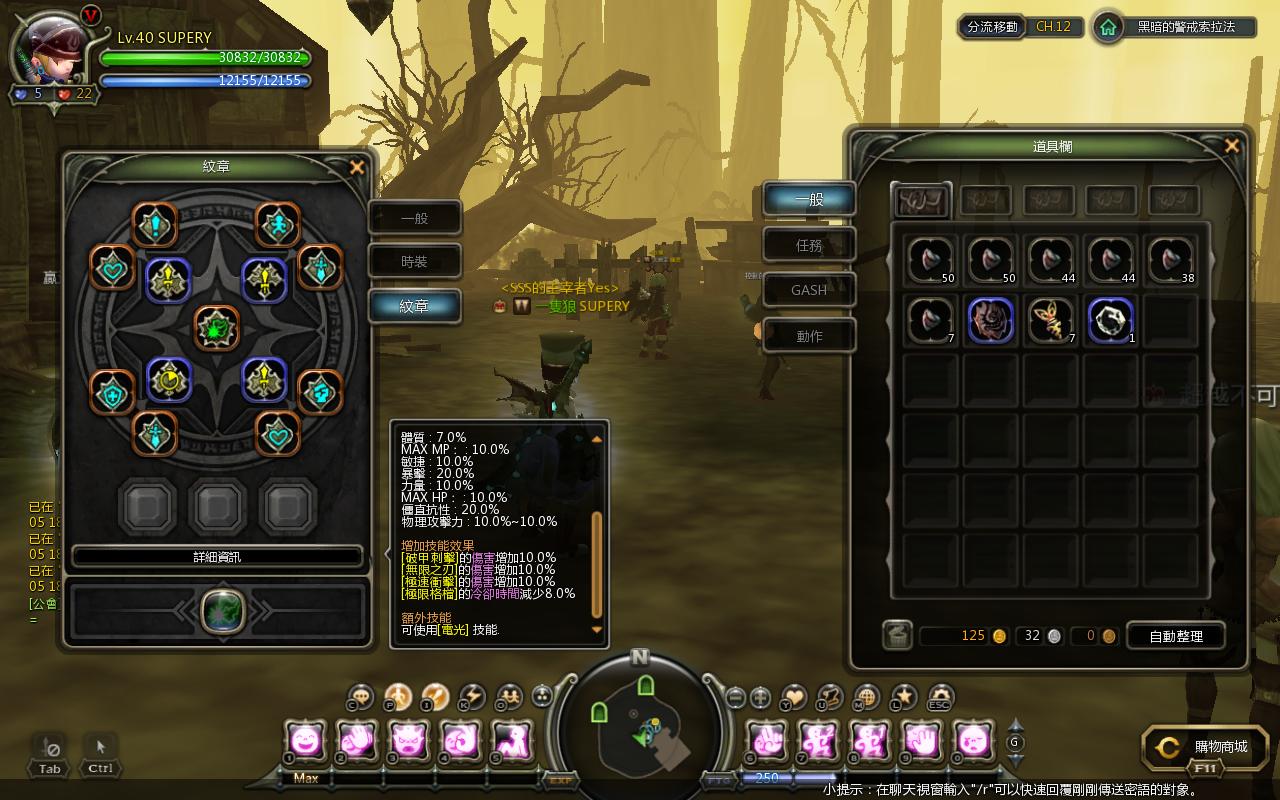
Task: Select the monster mask item in inventory
Action: tap(991, 320)
